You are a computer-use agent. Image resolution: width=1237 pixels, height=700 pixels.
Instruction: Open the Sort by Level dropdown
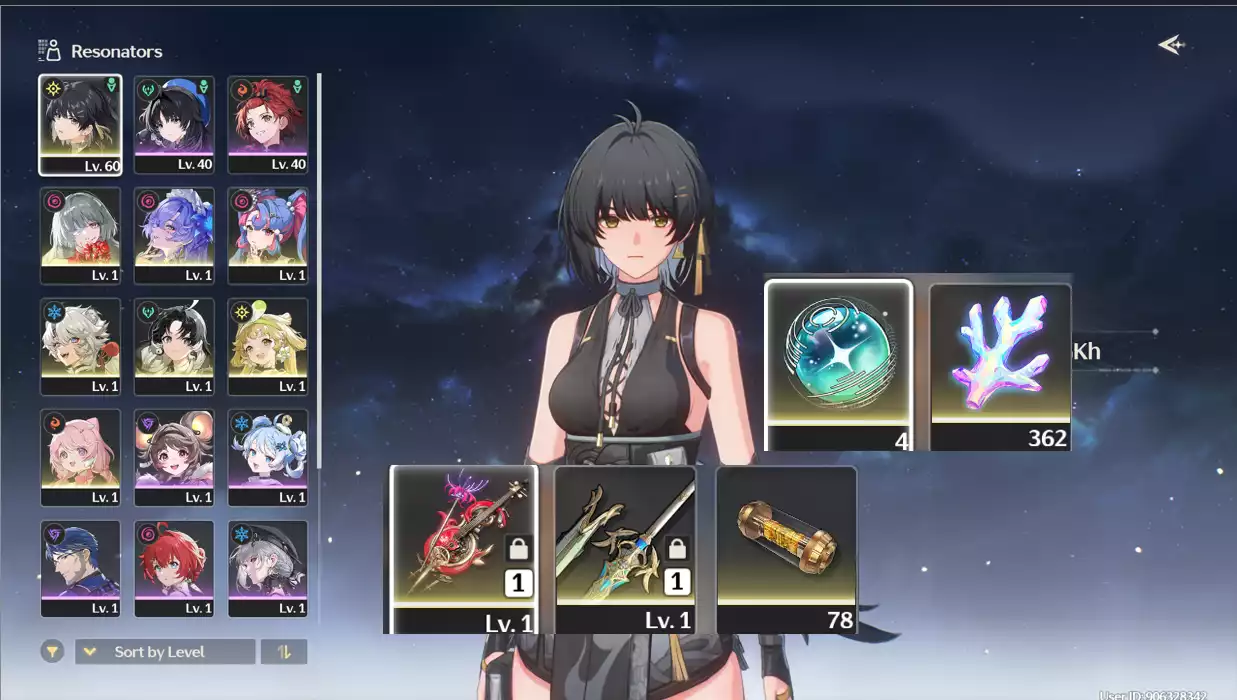click(165, 652)
